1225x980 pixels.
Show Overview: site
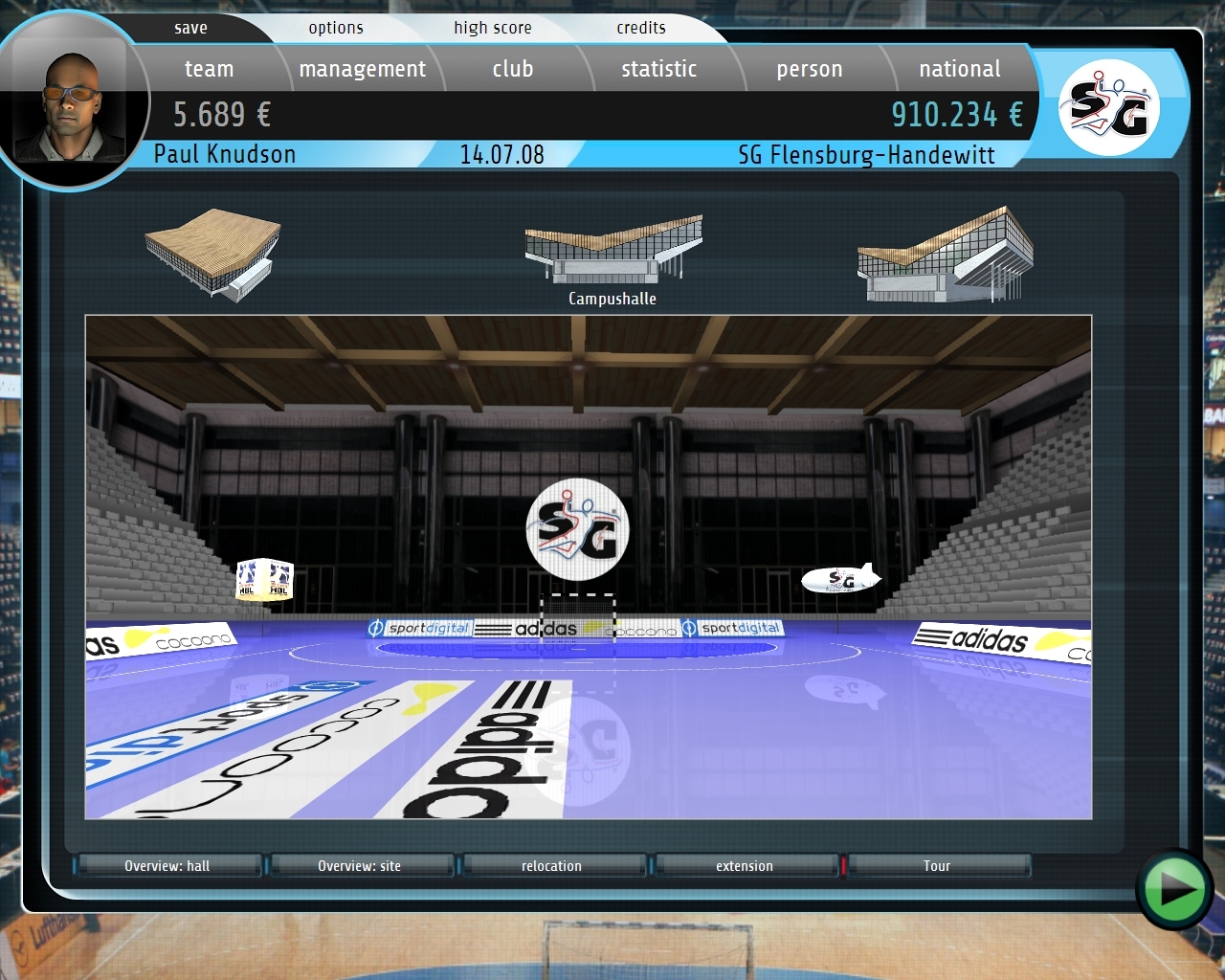click(360, 866)
